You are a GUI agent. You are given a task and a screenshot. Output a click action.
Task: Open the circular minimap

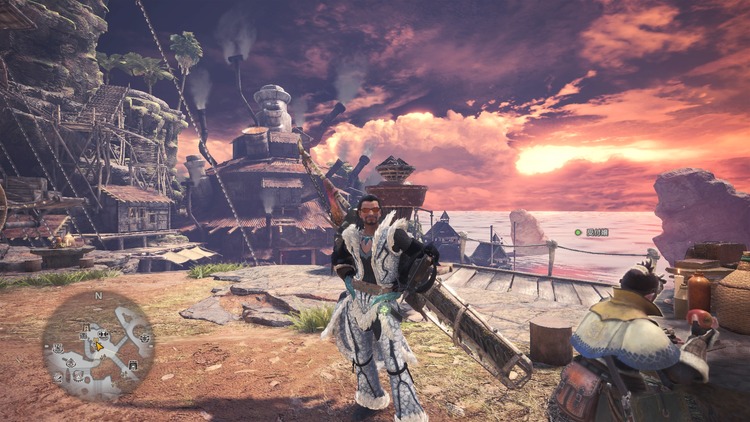pos(98,345)
